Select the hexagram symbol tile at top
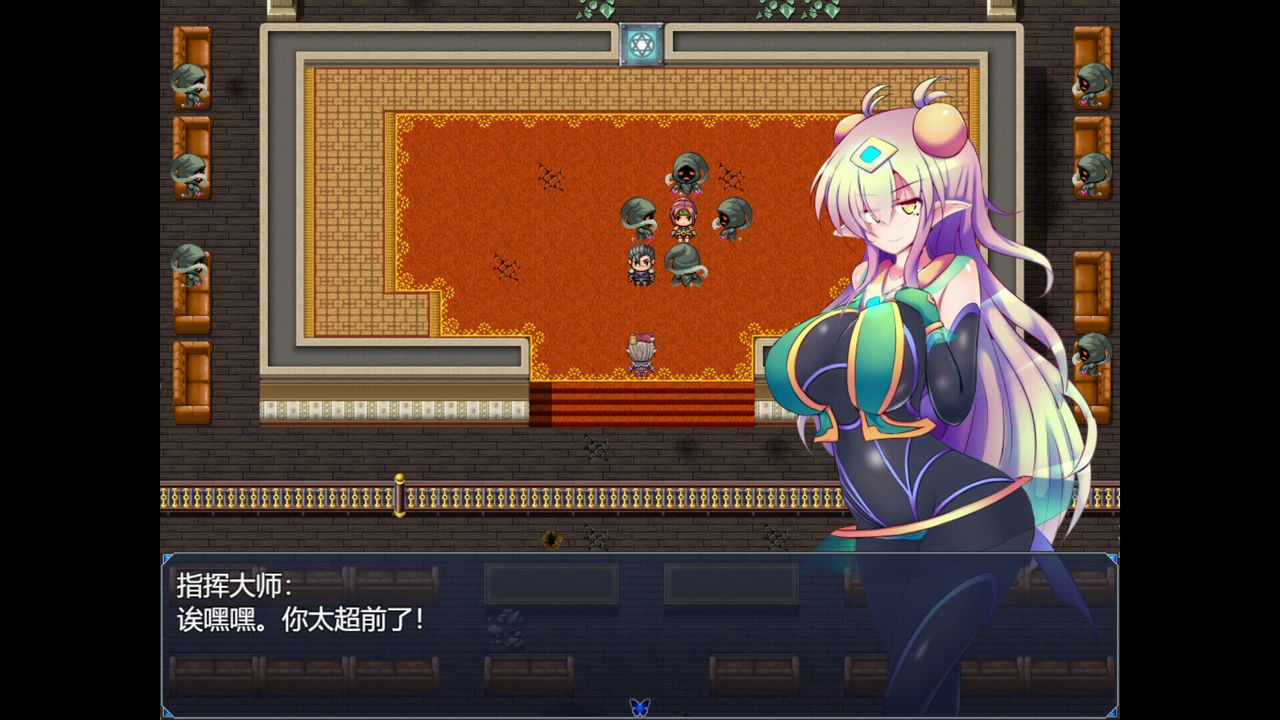The width and height of the screenshot is (1280, 720). point(639,42)
